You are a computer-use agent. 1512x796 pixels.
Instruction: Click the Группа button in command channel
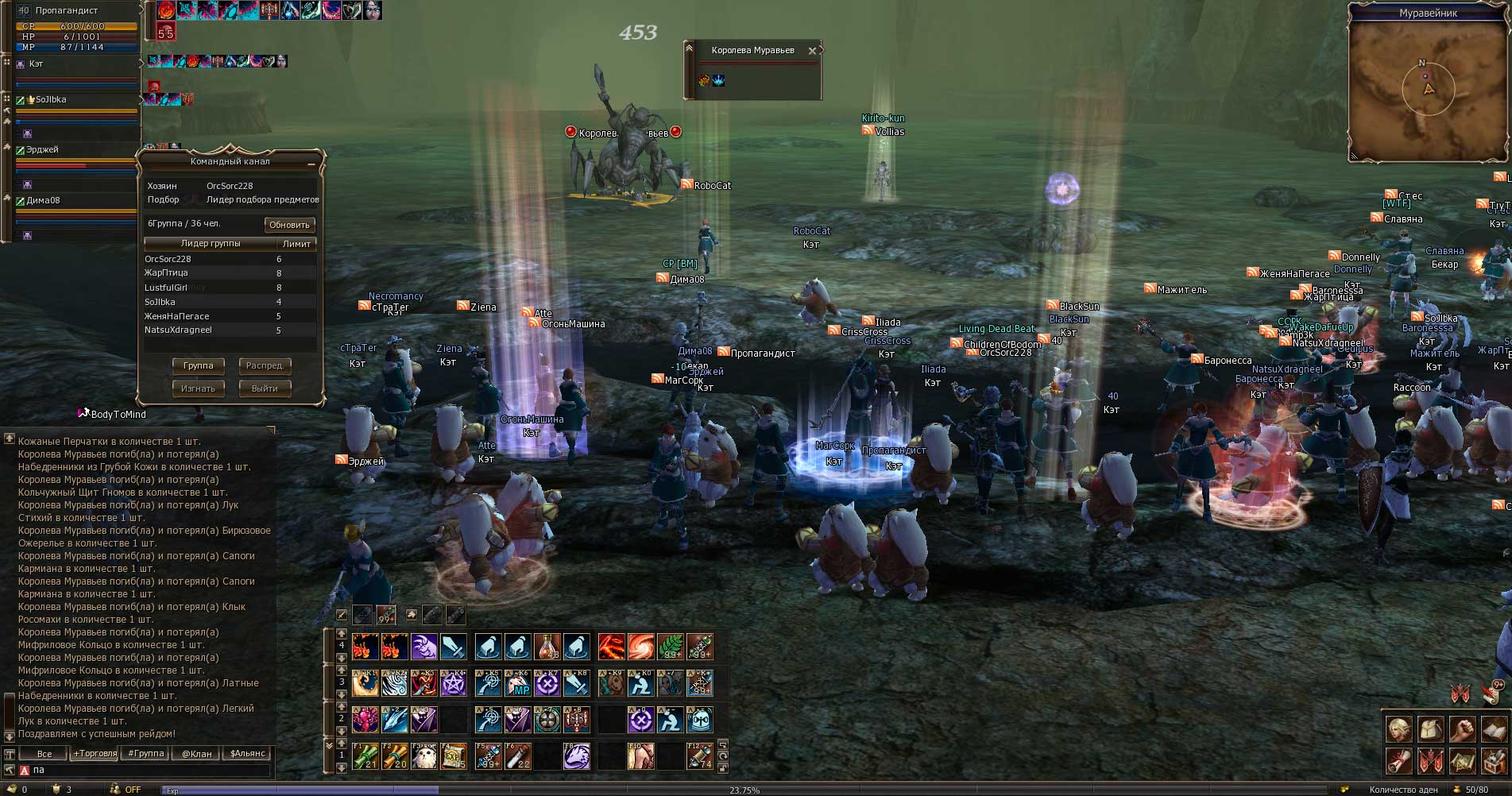pos(199,366)
